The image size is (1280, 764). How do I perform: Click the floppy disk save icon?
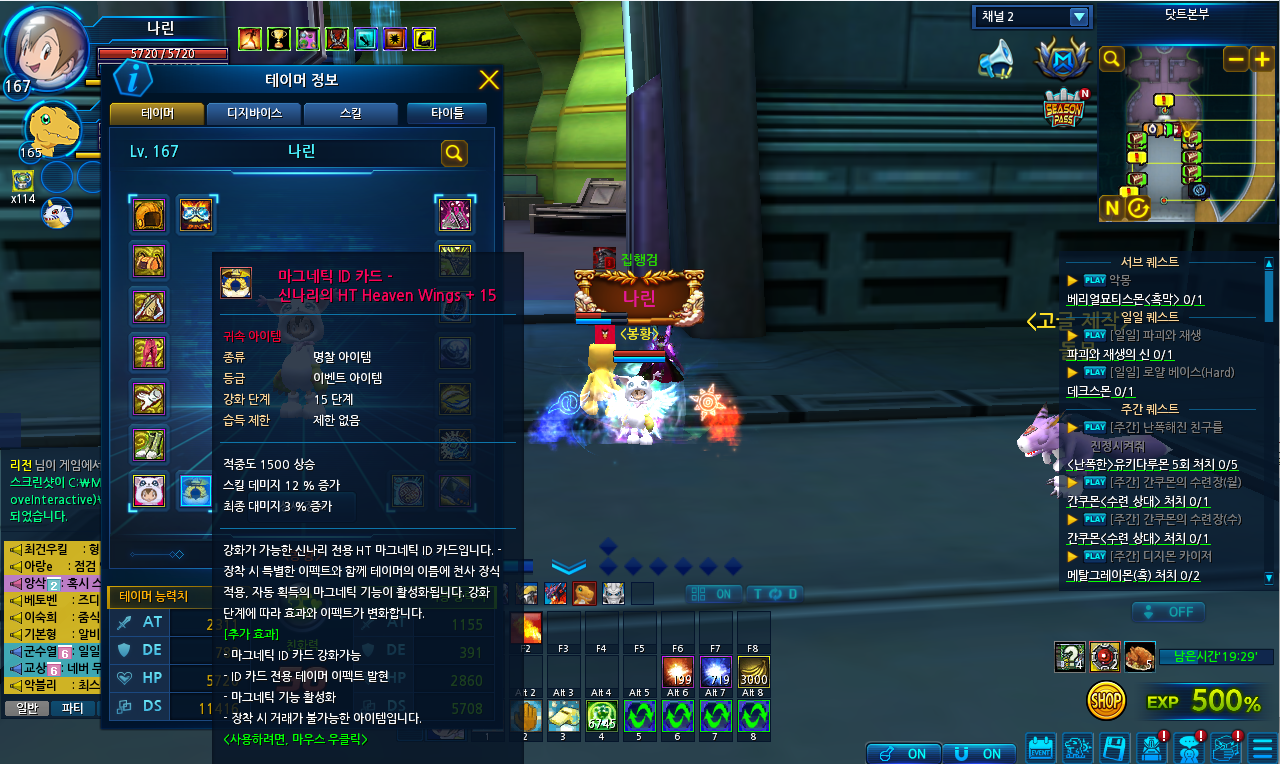tap(1115, 748)
